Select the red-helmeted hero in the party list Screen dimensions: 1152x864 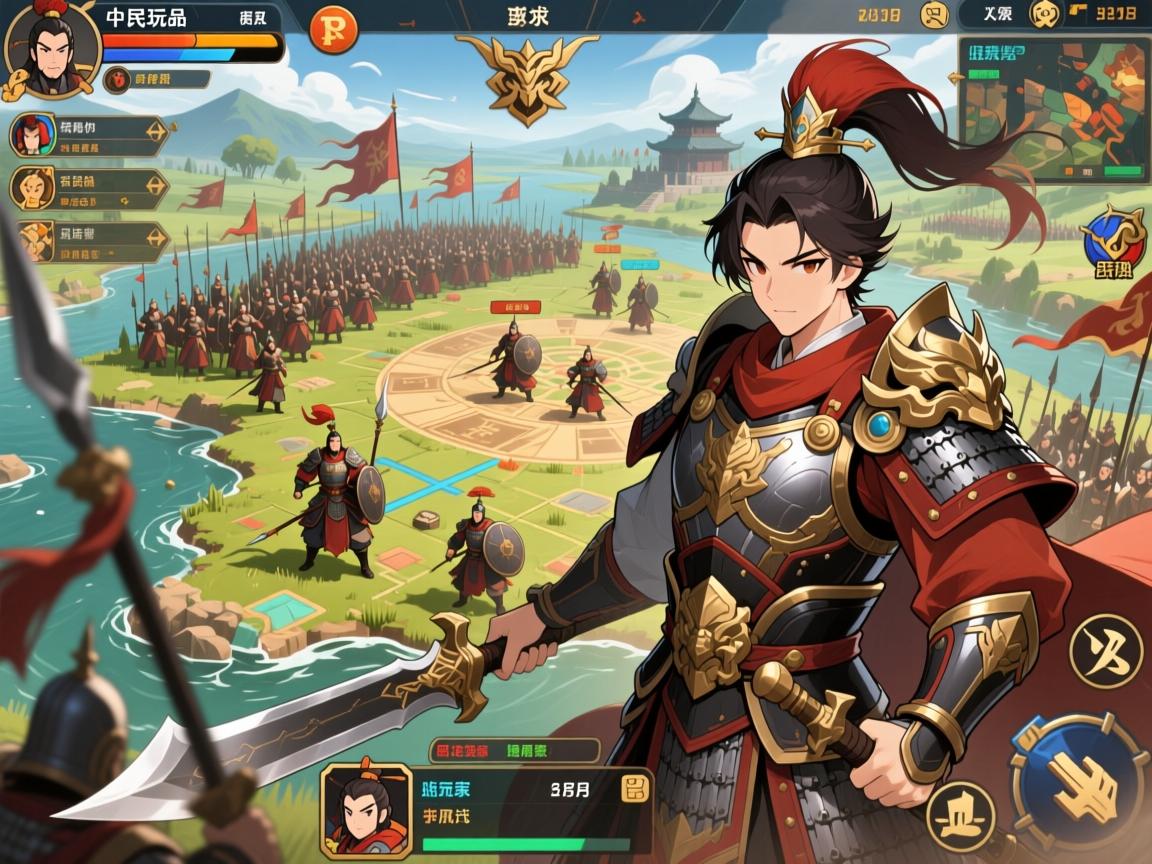click(x=33, y=136)
